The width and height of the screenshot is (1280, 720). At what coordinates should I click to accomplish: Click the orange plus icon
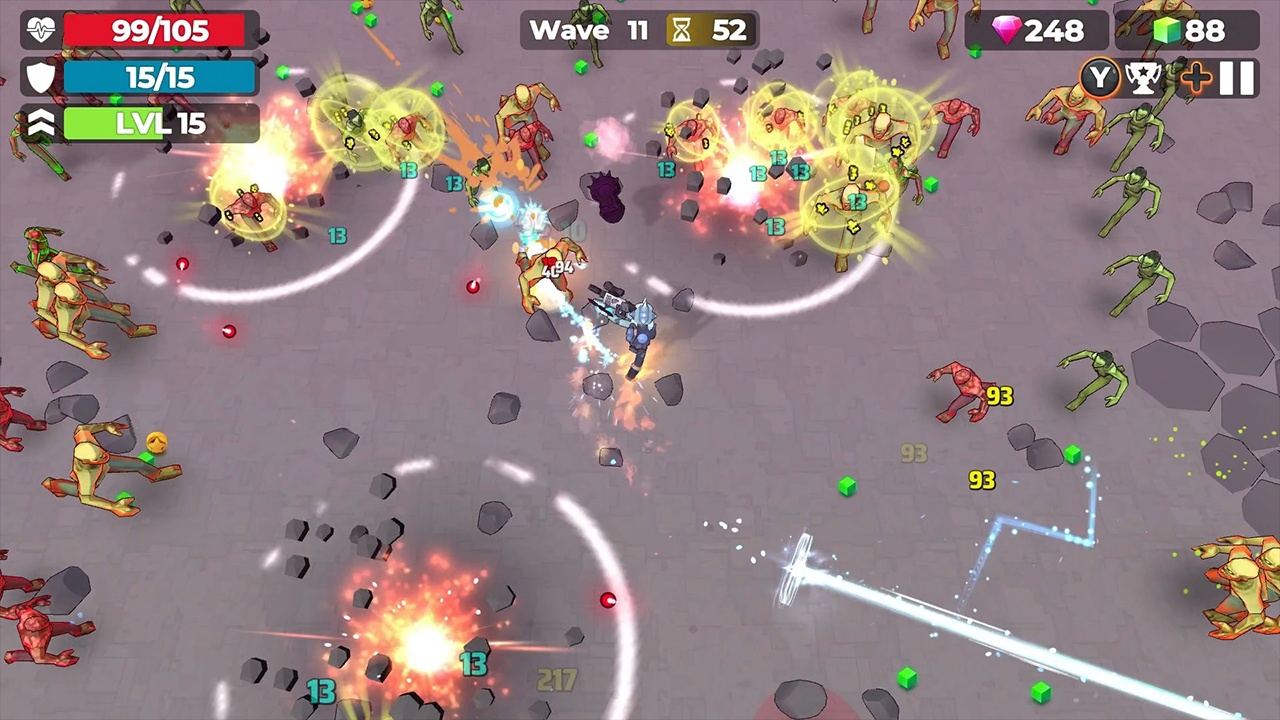pyautogui.click(x=1196, y=78)
